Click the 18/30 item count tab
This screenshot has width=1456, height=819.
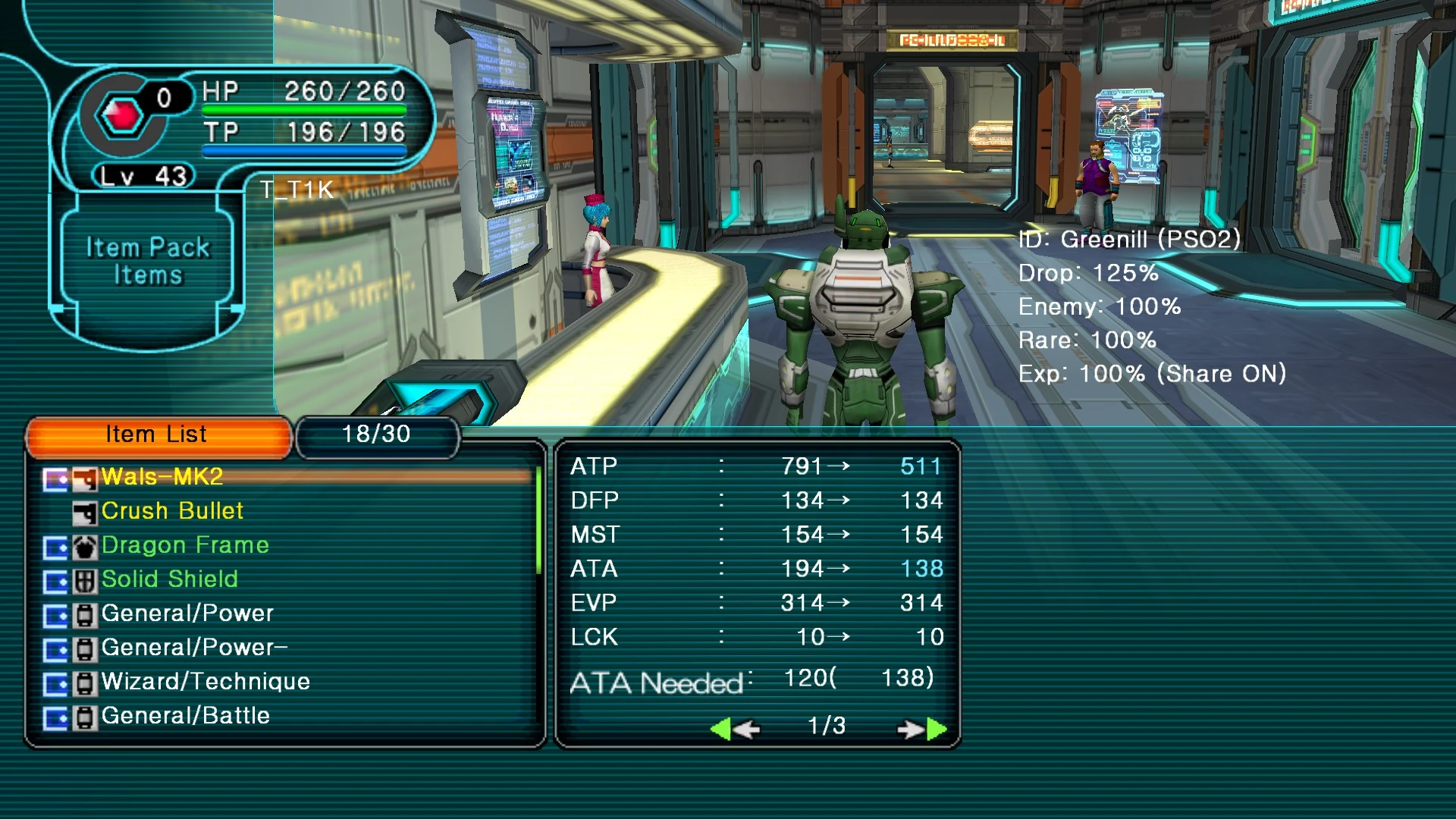[377, 435]
